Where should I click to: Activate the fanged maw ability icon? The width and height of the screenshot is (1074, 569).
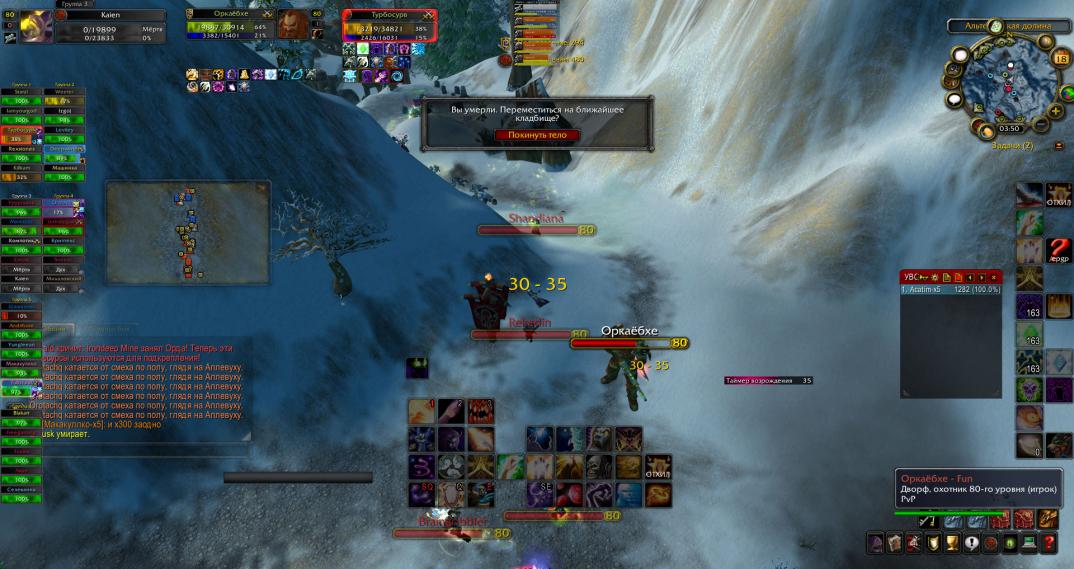[x=481, y=411]
